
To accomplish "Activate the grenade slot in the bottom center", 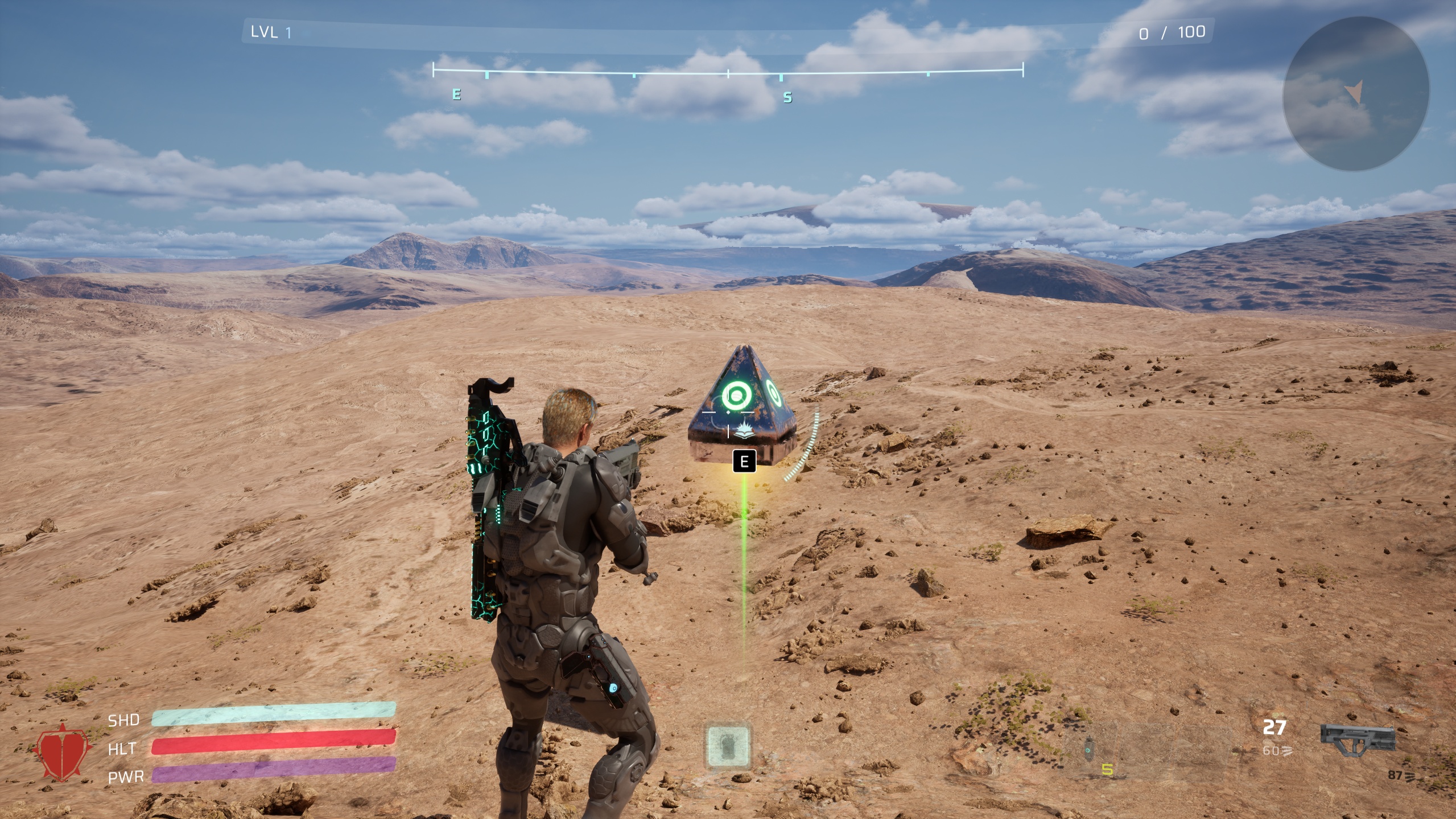I will click(x=728, y=745).
